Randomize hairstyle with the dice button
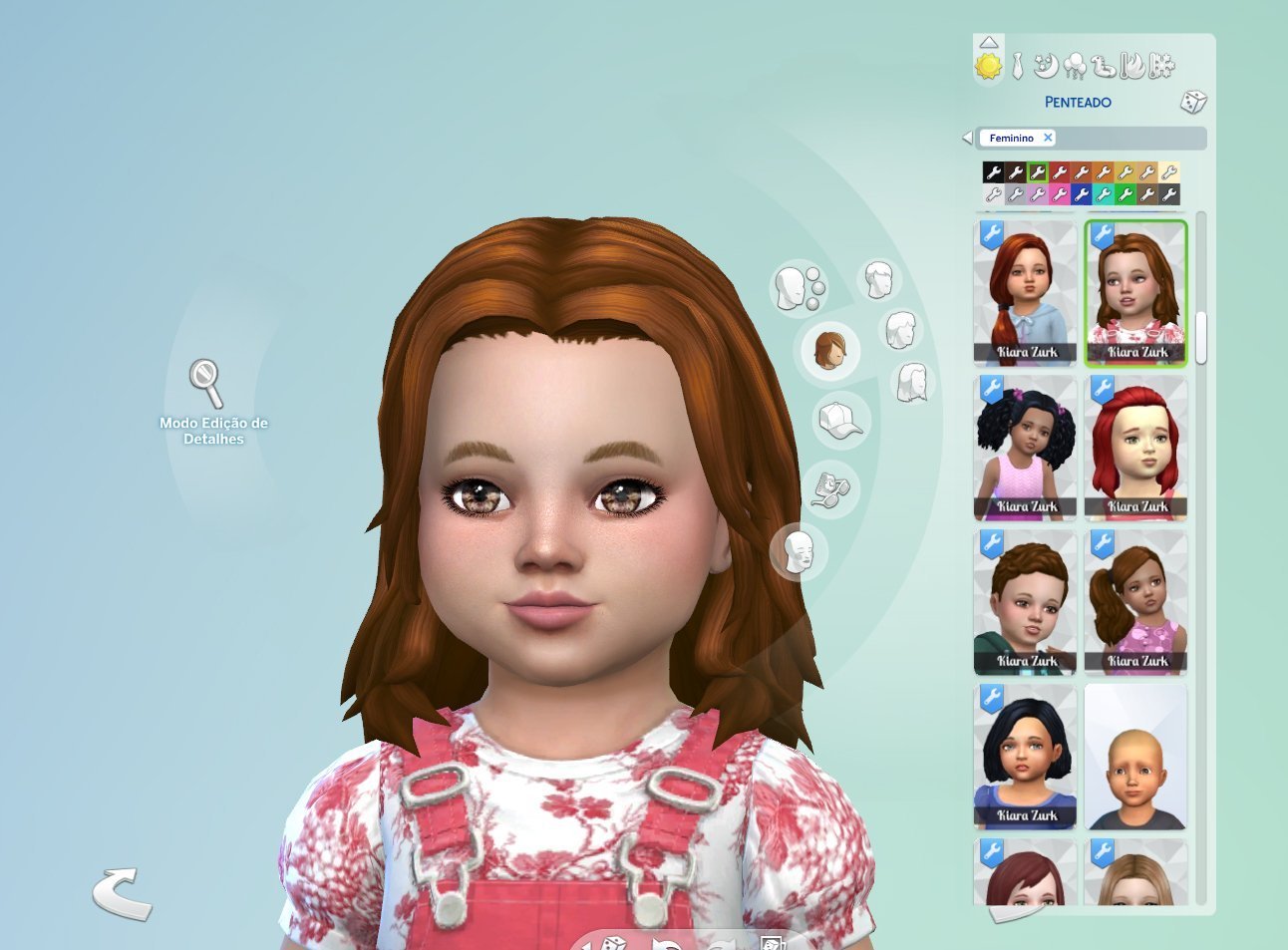The width and height of the screenshot is (1288, 950). [x=1193, y=102]
